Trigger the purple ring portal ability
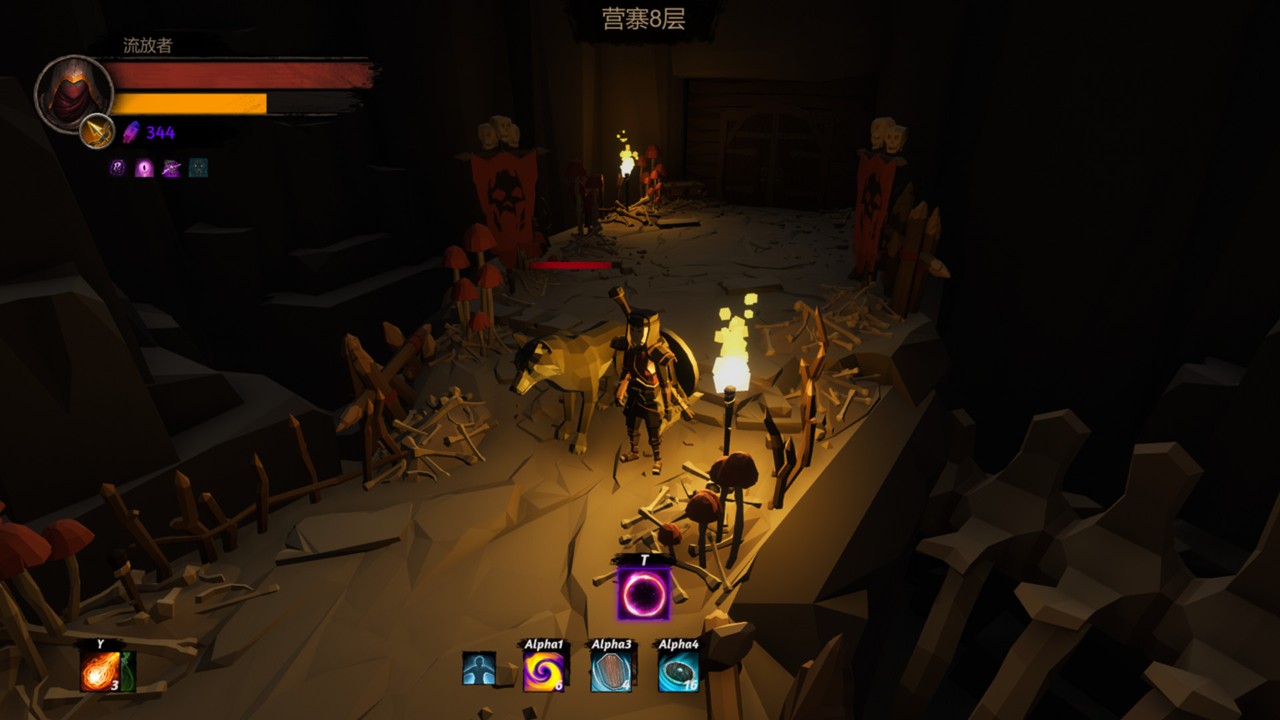The width and height of the screenshot is (1280, 720). coord(643,593)
